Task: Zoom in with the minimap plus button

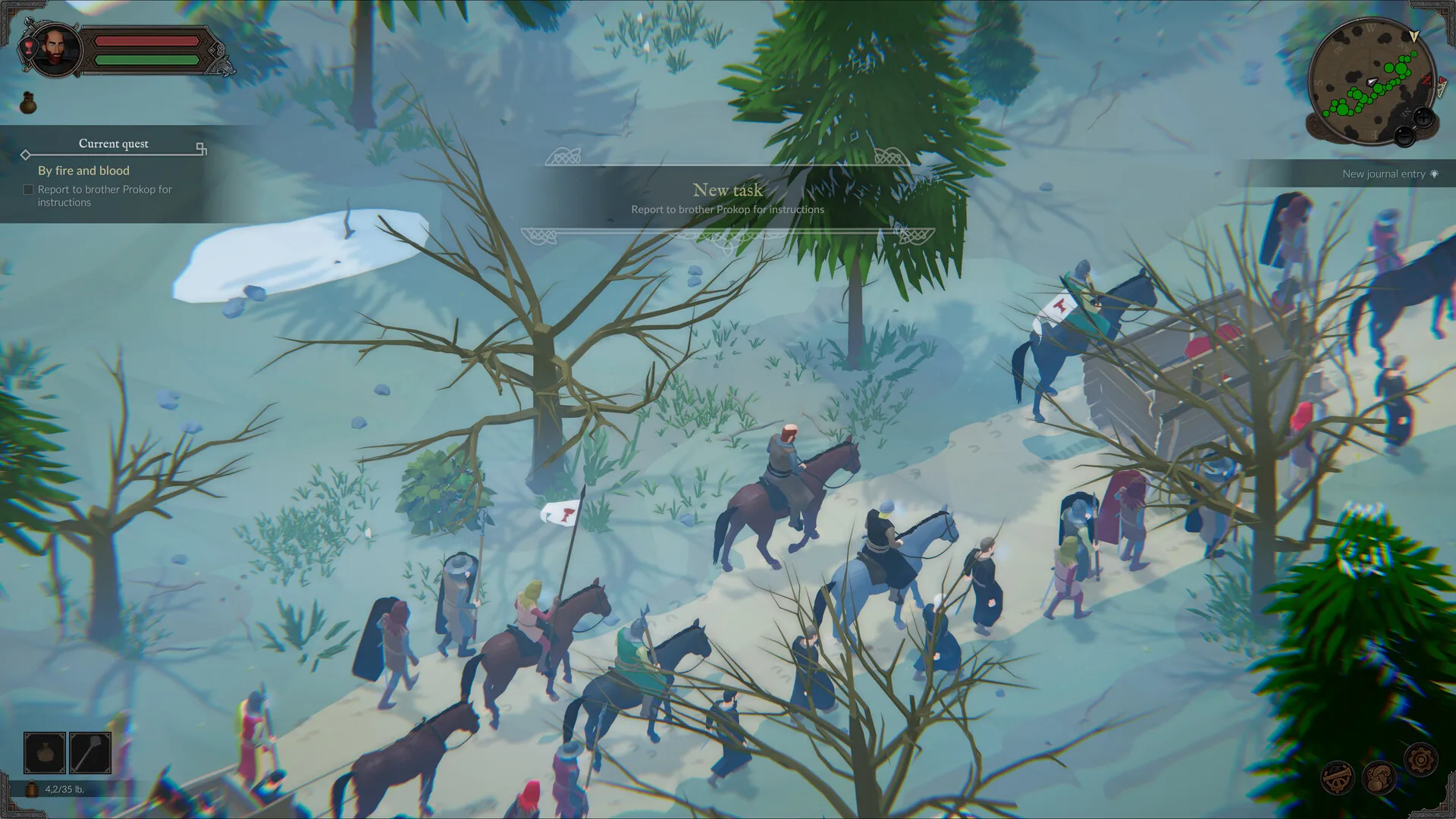Action: (1423, 118)
